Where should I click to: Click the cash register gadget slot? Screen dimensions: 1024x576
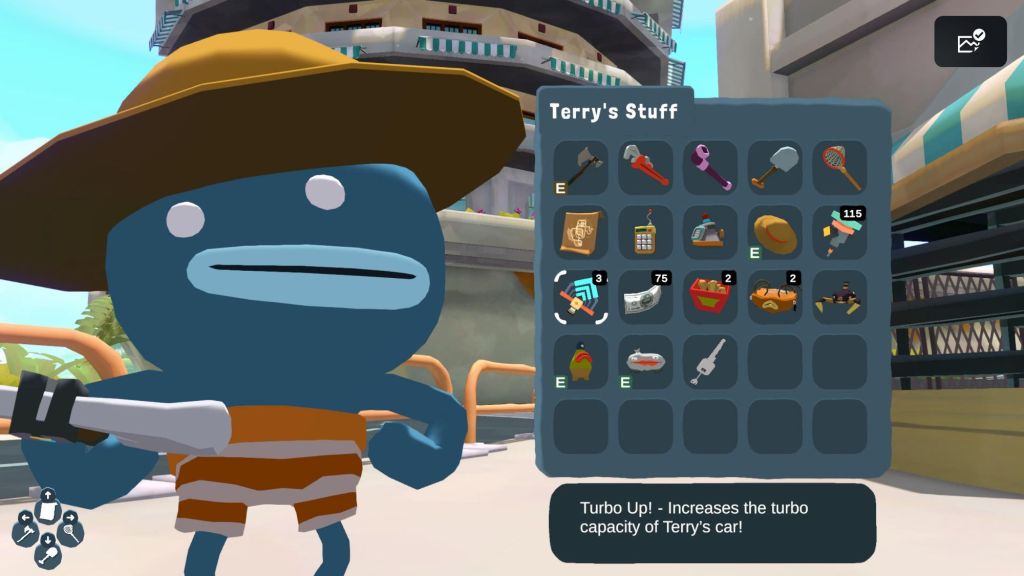(x=710, y=232)
